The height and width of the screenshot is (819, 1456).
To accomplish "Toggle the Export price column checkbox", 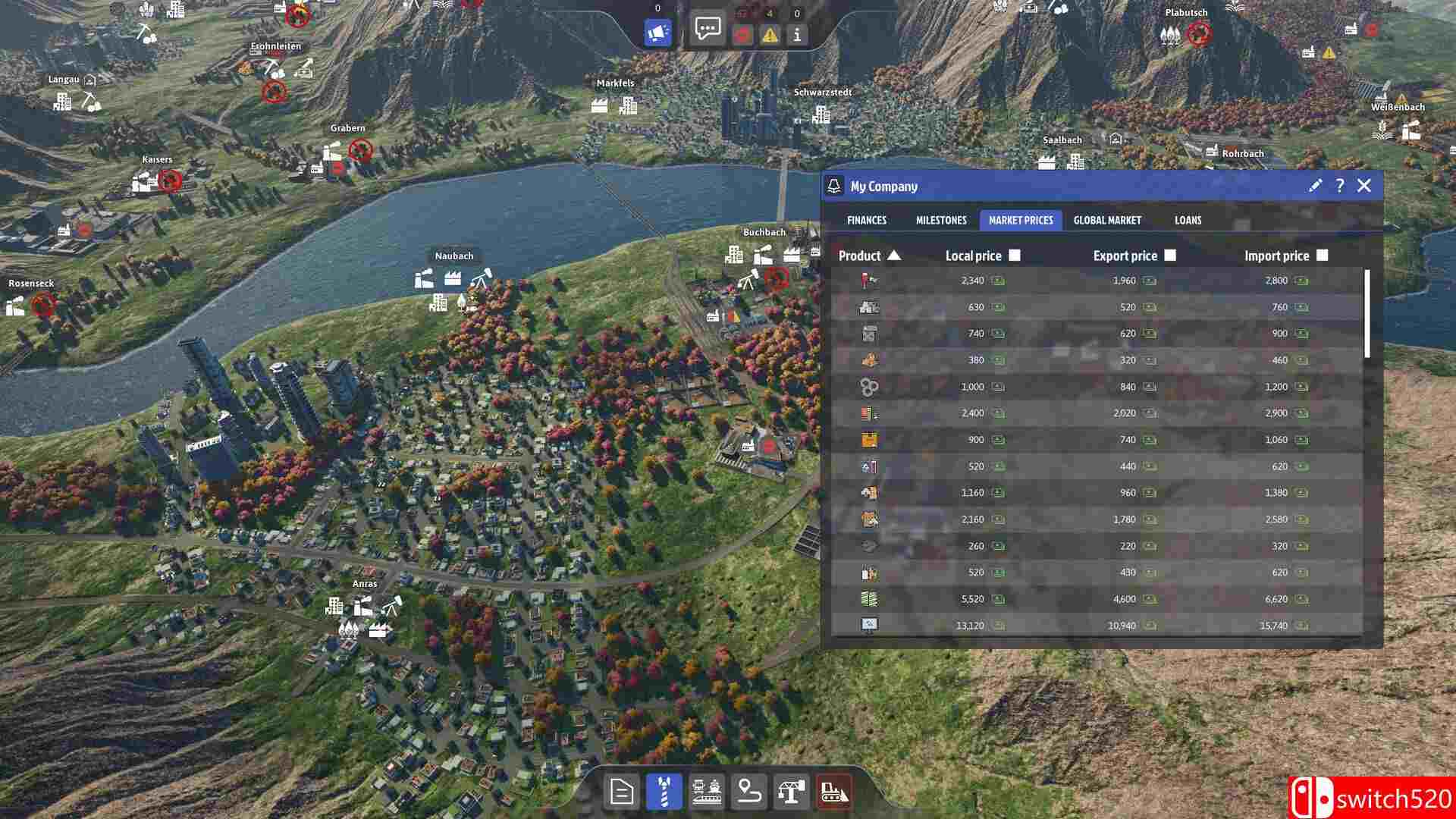I will click(x=1172, y=256).
